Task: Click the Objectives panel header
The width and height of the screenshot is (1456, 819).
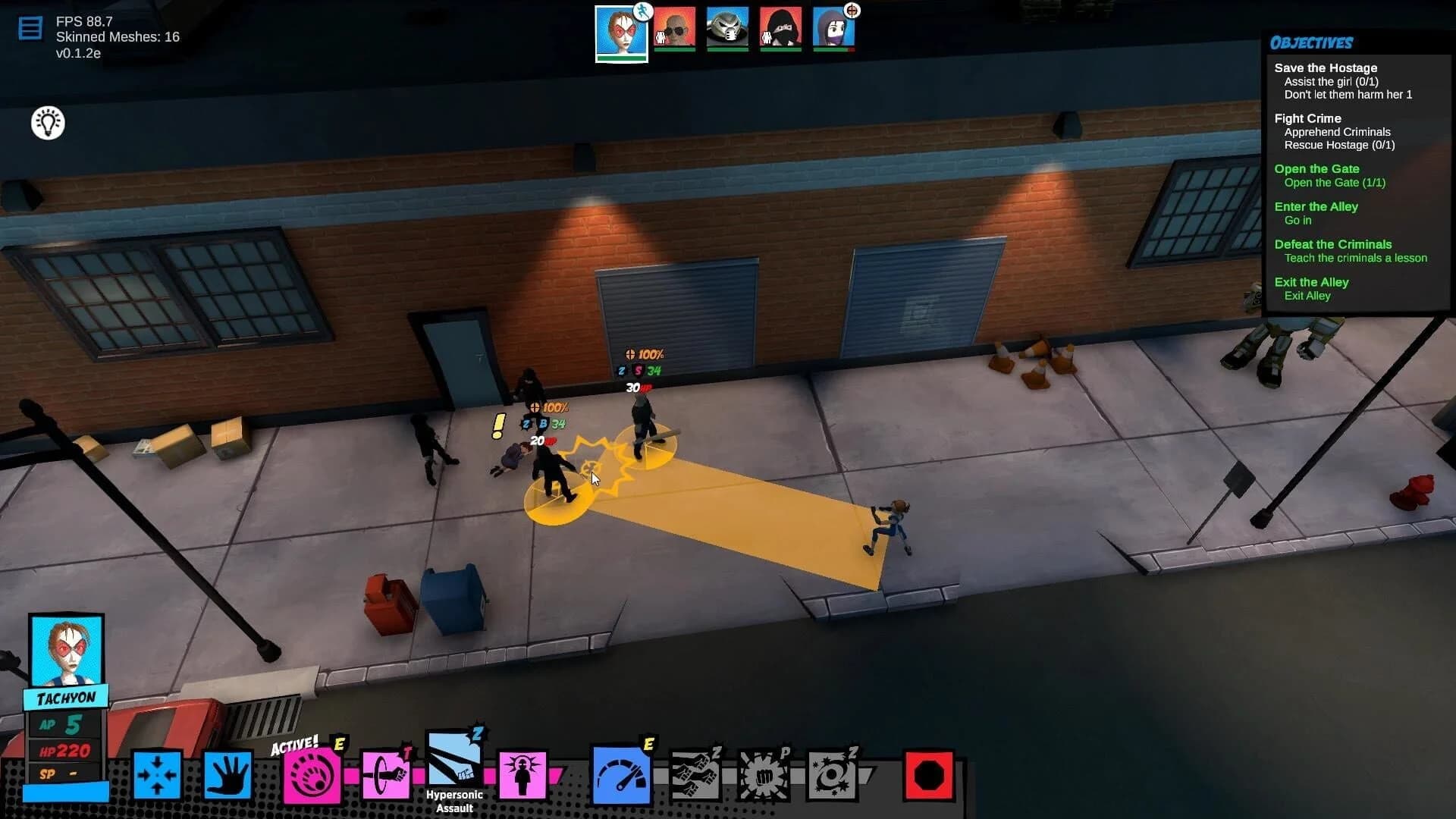Action: click(1313, 43)
